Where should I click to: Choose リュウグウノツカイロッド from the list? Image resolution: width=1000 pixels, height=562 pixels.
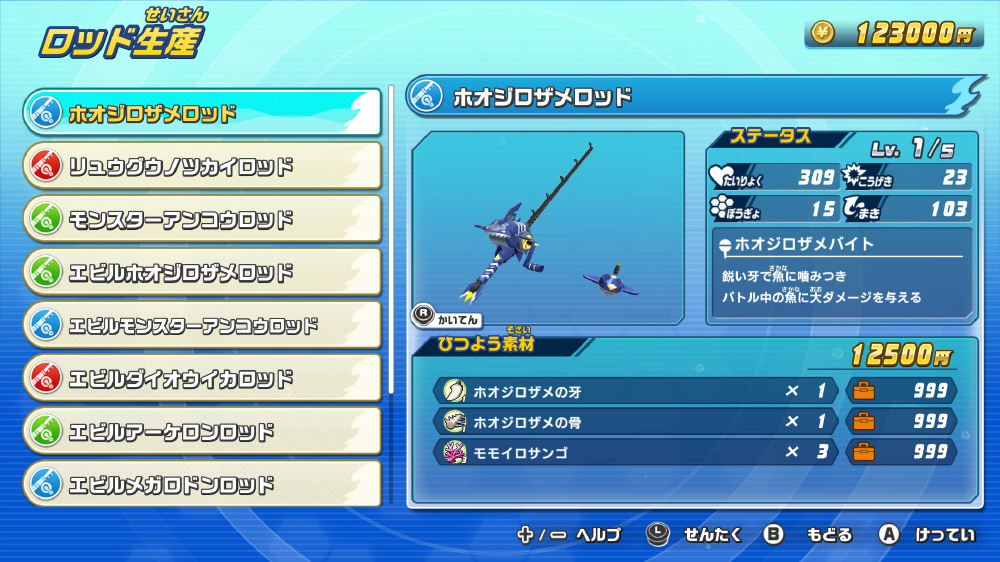202,166
